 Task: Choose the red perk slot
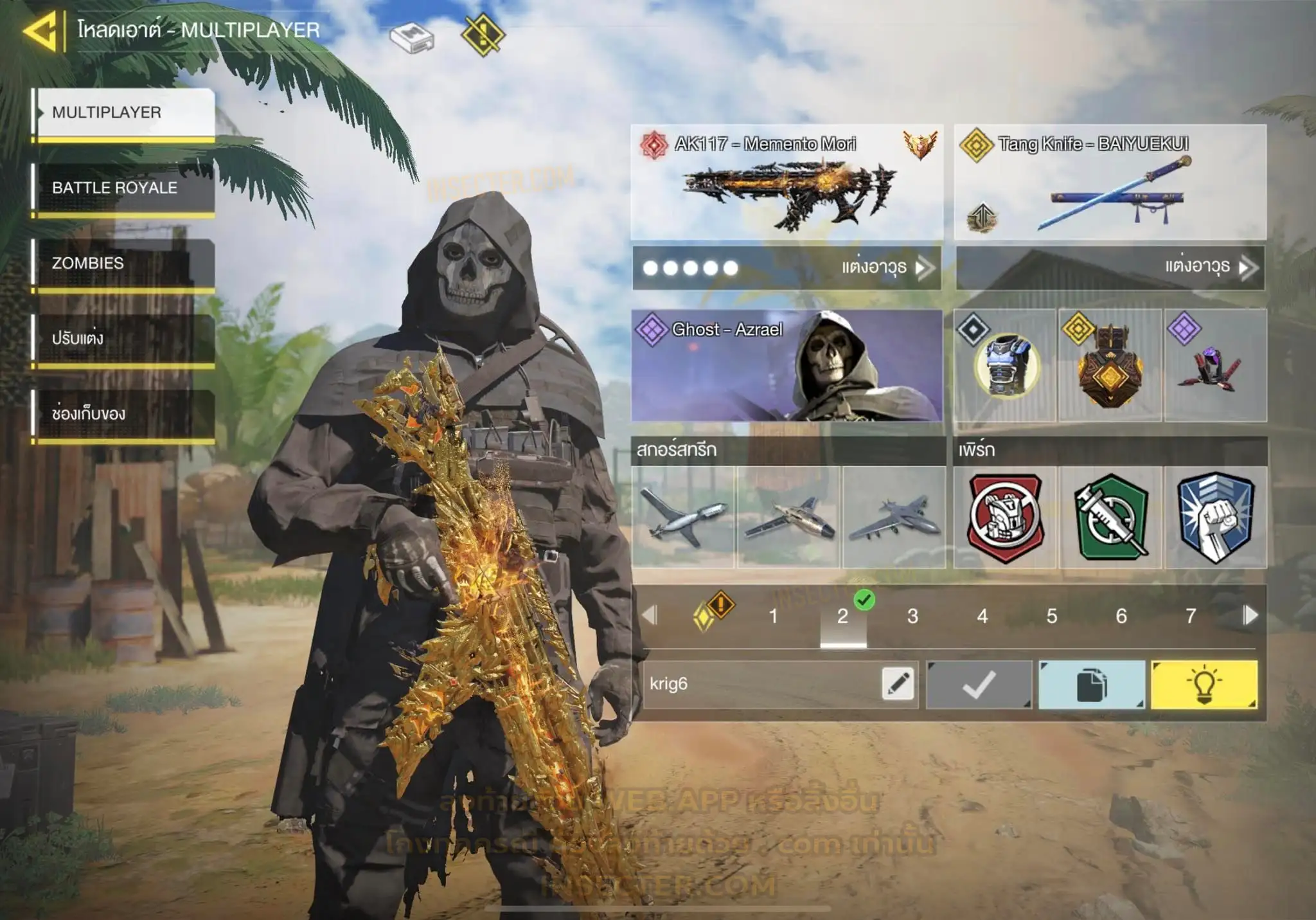(x=1005, y=517)
